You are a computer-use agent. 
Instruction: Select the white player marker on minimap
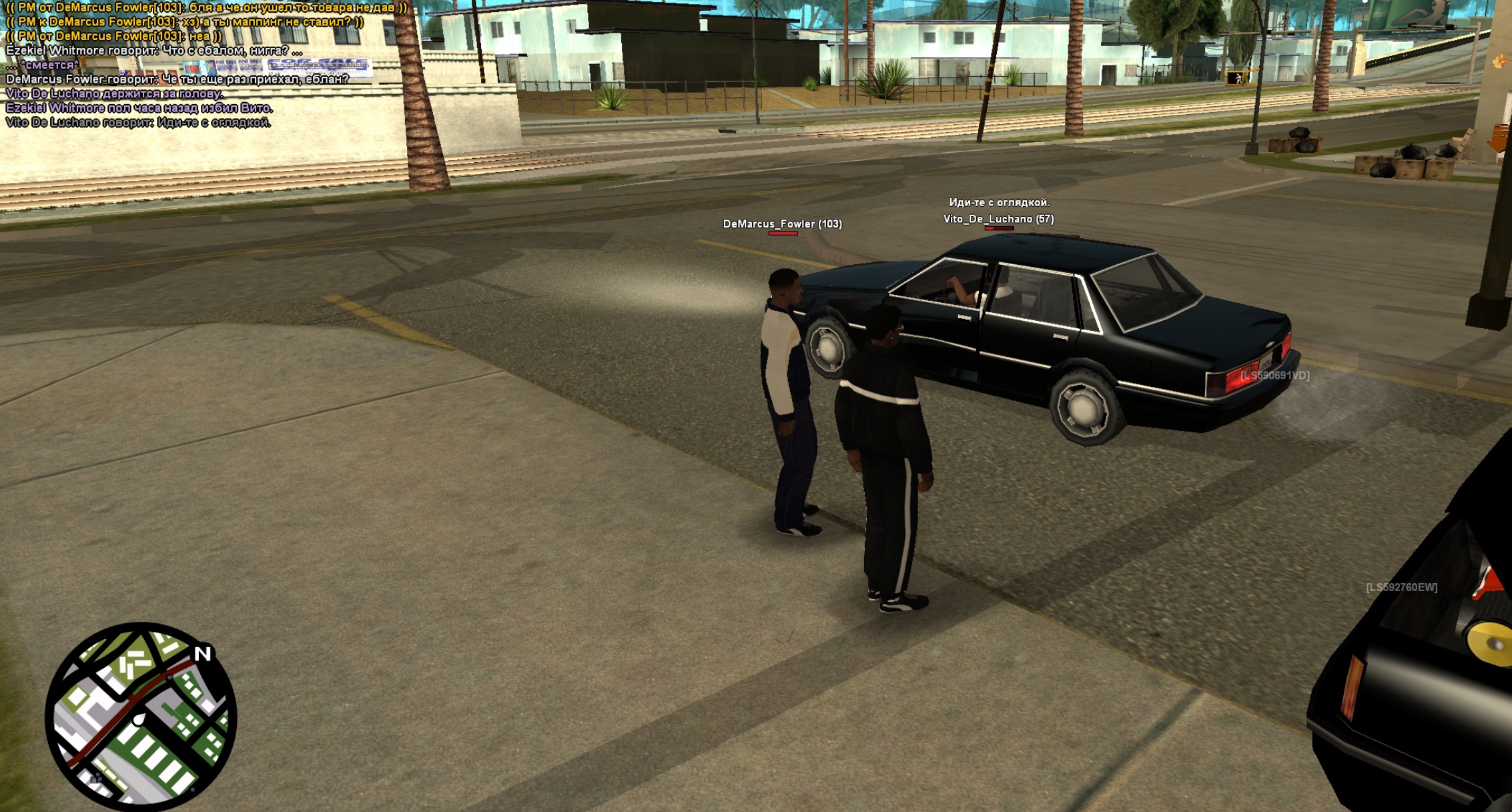coord(139,719)
